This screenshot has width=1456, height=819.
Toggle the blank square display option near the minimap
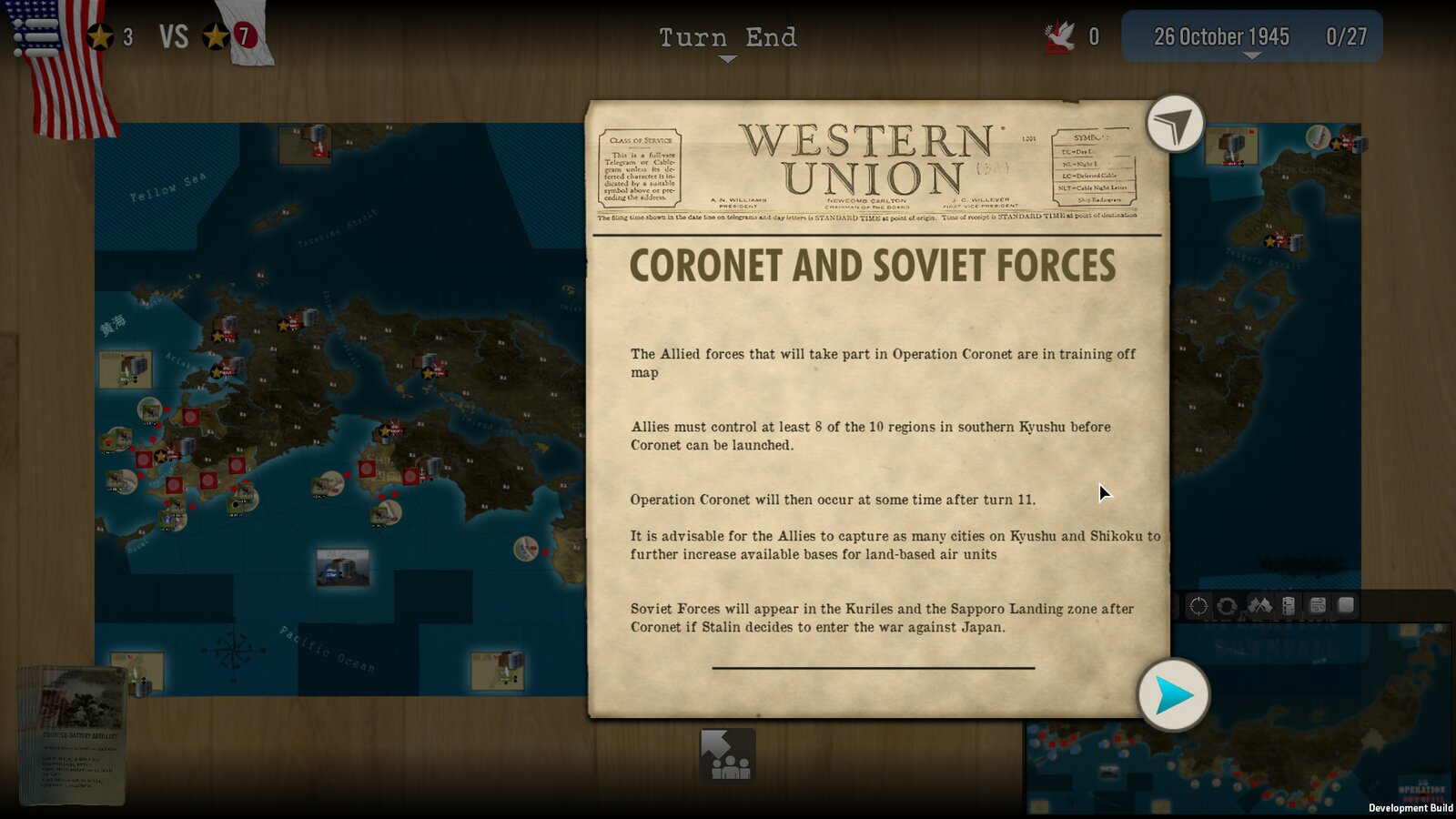pyautogui.click(x=1345, y=607)
